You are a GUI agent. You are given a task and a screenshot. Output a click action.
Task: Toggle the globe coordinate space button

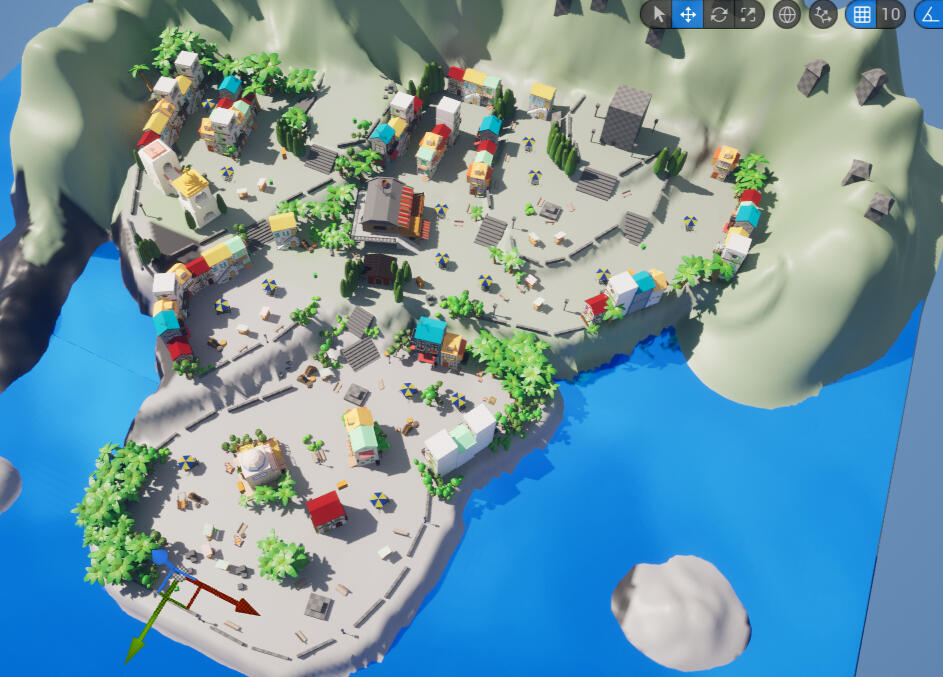[787, 14]
